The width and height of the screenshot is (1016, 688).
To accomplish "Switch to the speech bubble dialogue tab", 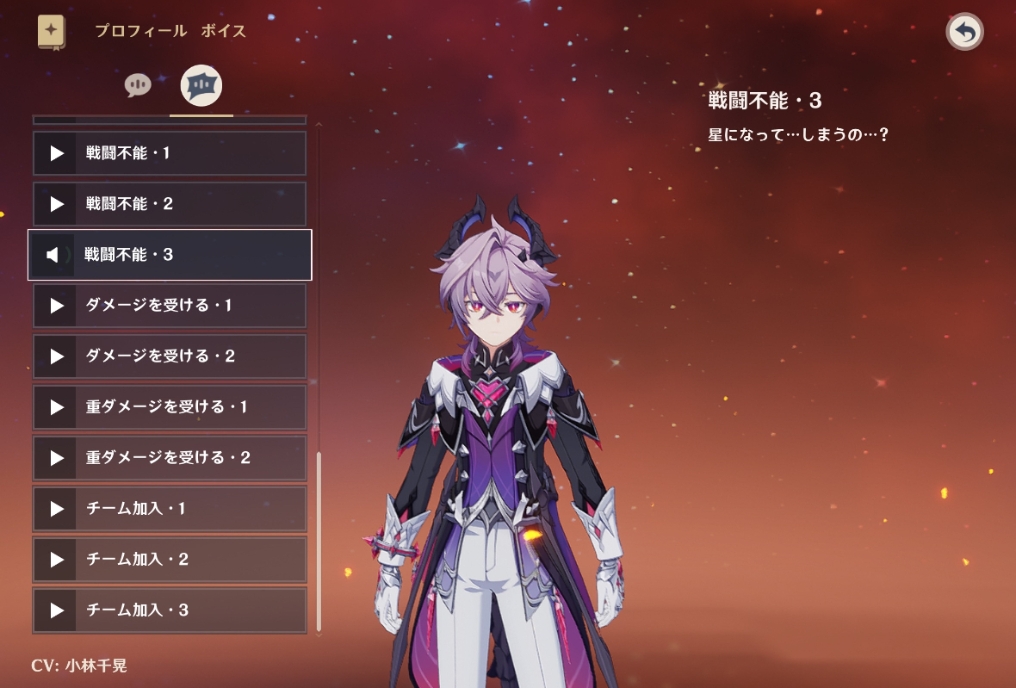I will pos(138,85).
